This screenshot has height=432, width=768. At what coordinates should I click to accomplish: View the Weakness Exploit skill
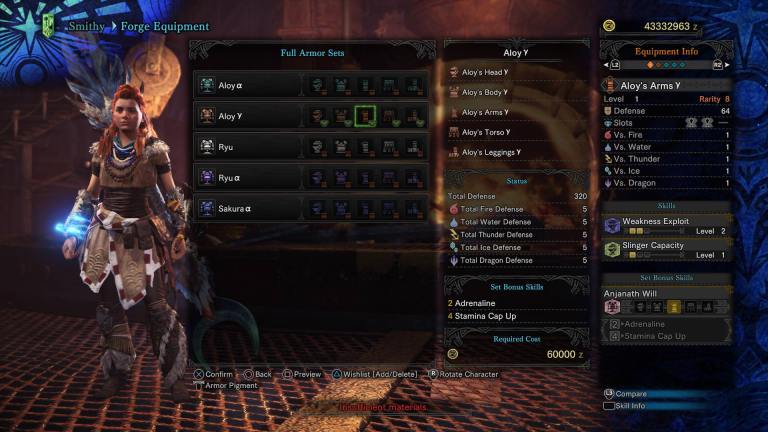click(x=667, y=225)
